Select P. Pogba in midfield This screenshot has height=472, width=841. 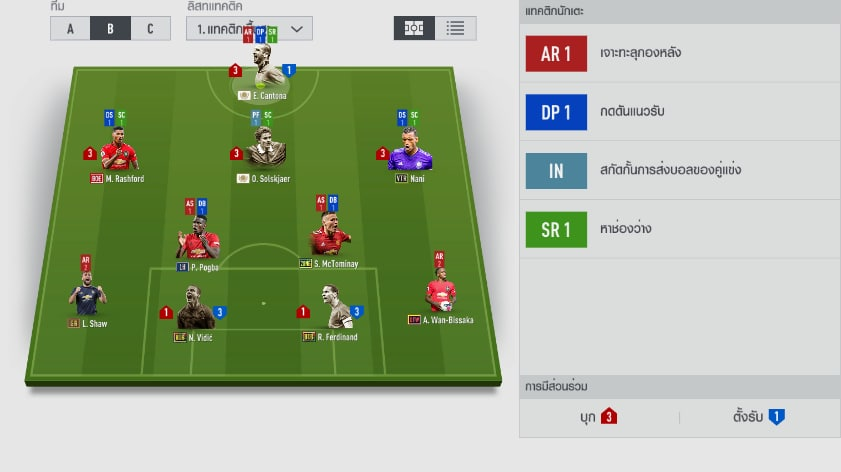[x=197, y=242]
